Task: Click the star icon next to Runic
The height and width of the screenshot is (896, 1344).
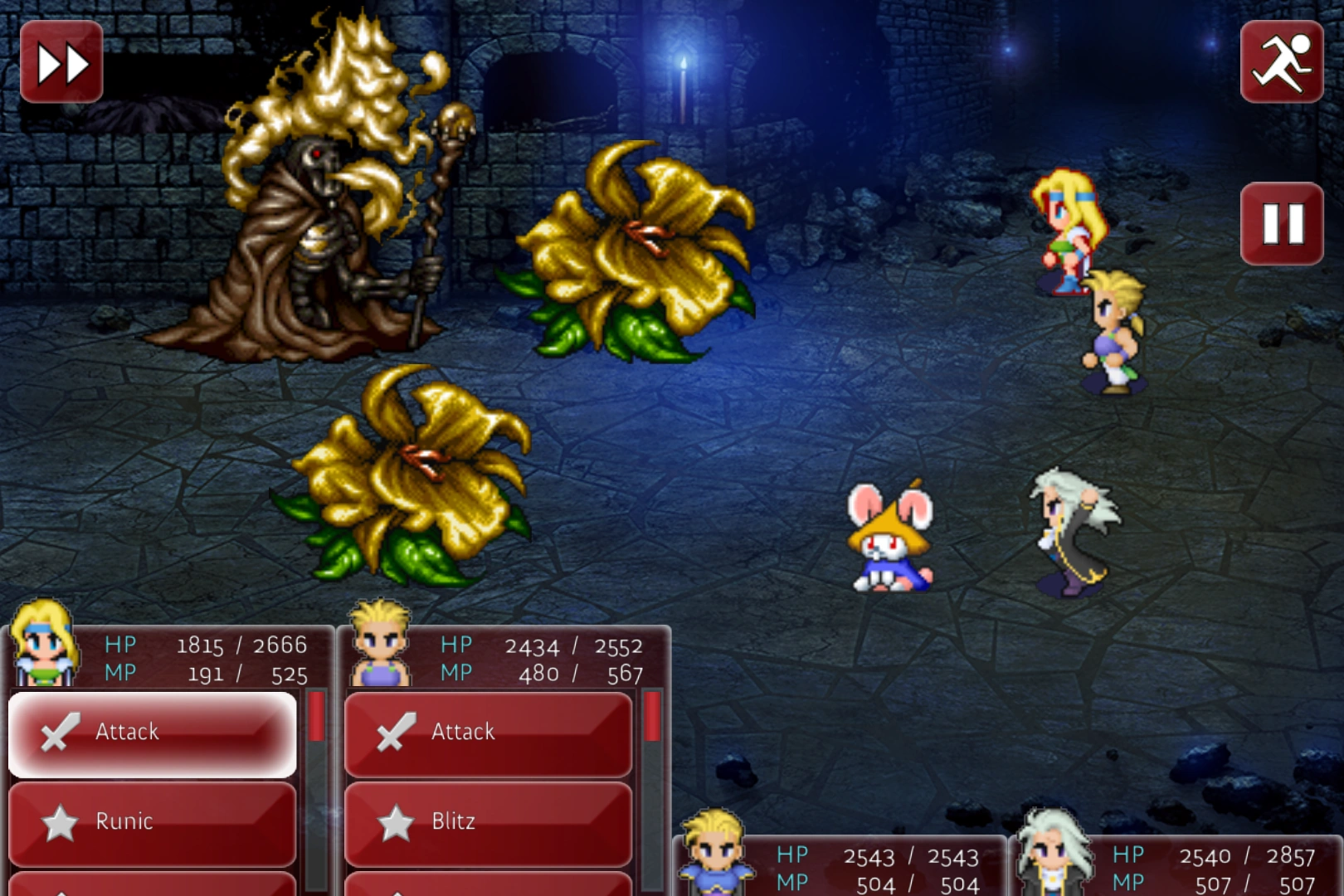Action: click(58, 821)
